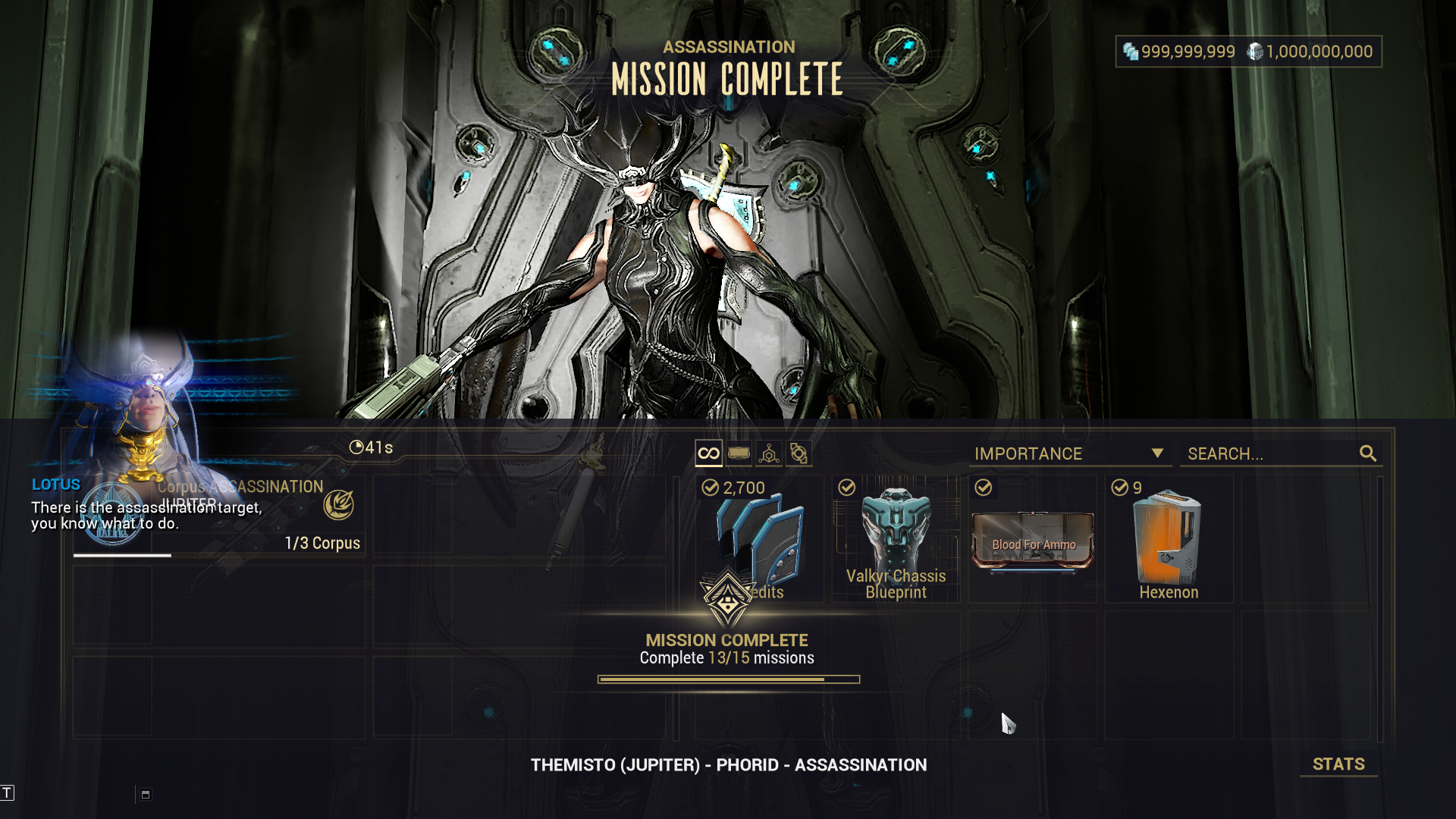Select the Valkyr Chassis Blueprint reward
The width and height of the screenshot is (1456, 819).
pyautogui.click(x=896, y=539)
